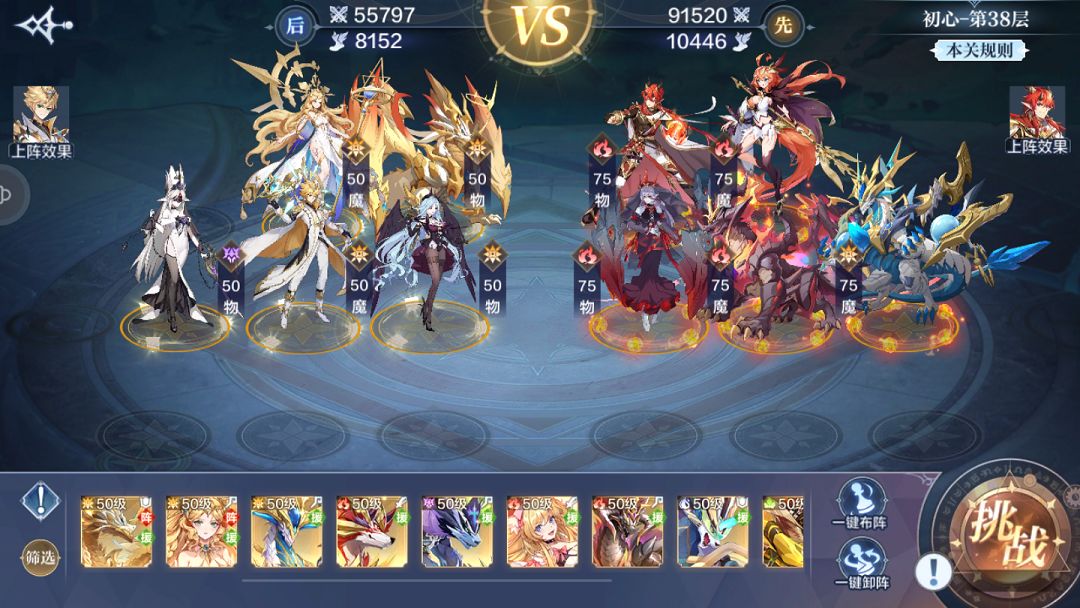
Task: Select the golden dragon card in the roster
Action: point(116,531)
